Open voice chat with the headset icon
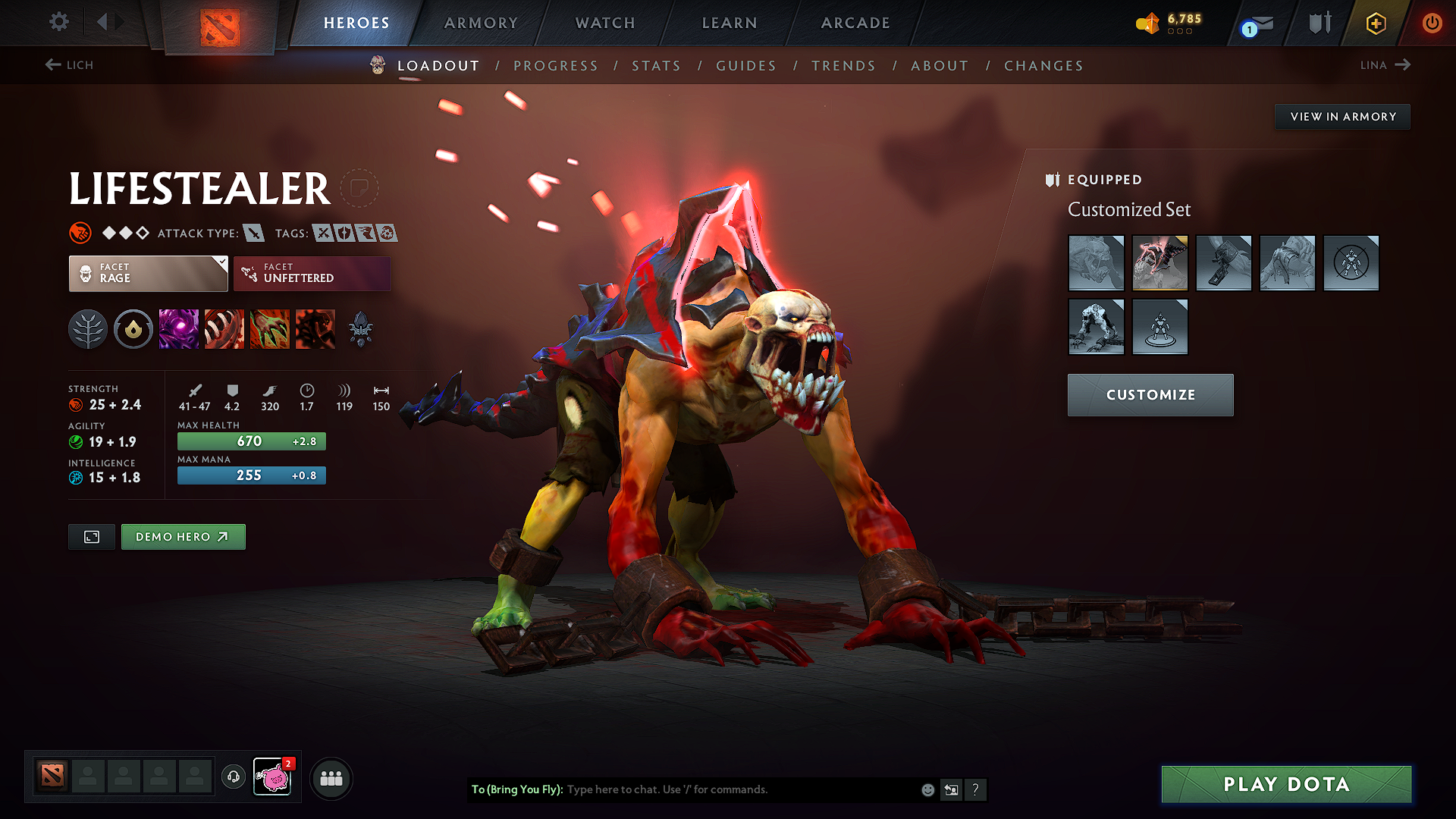Image resolution: width=1456 pixels, height=819 pixels. (233, 777)
